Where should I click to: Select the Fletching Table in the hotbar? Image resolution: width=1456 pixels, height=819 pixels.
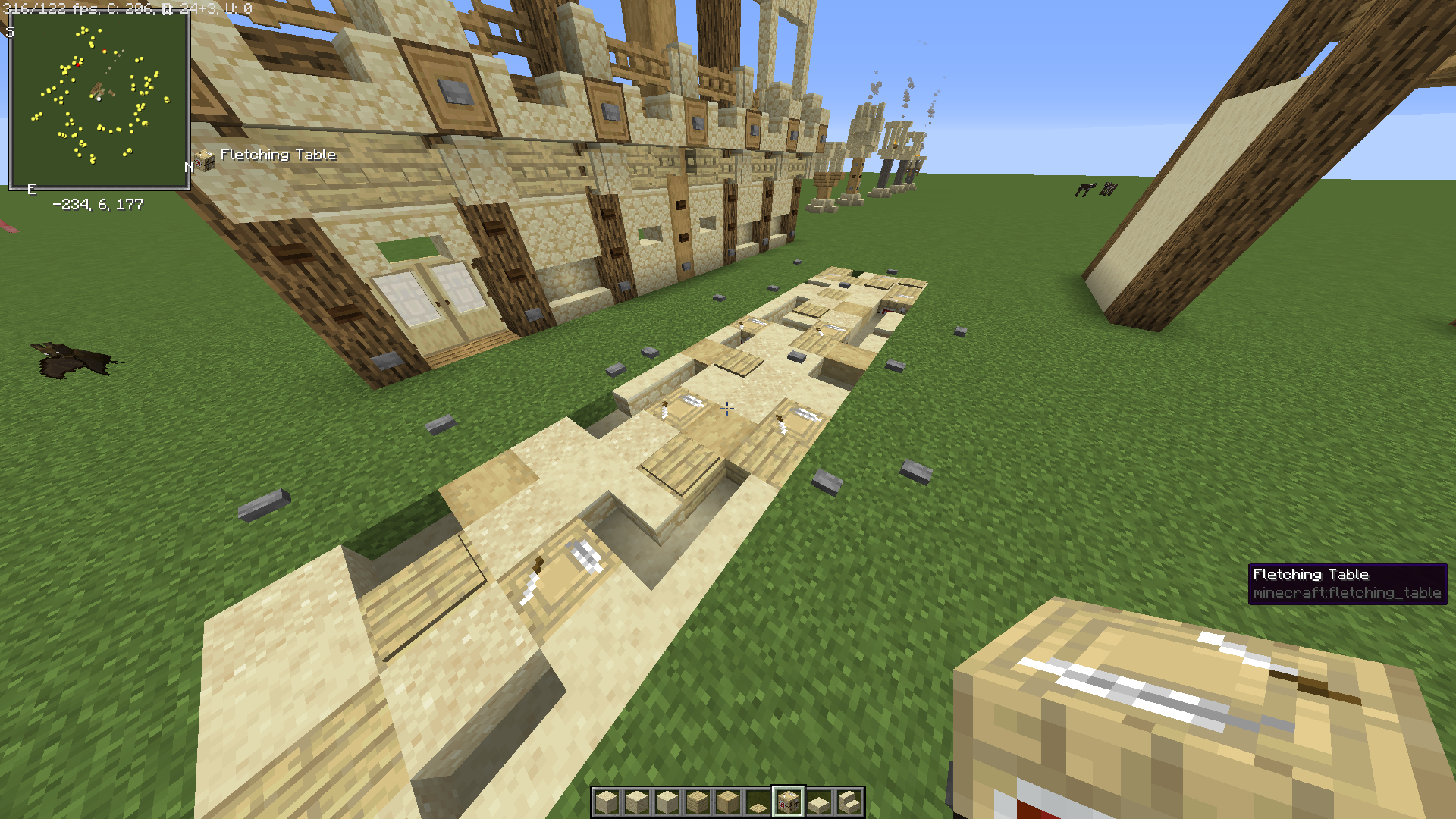pos(789,802)
